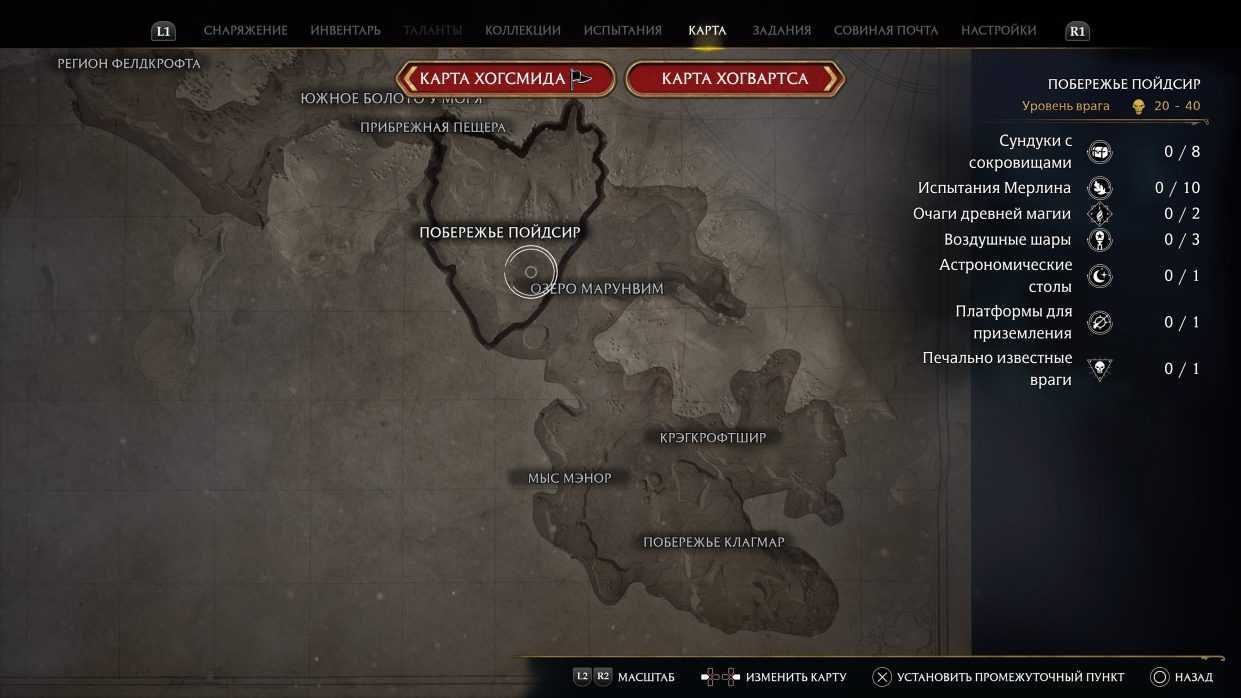Switch to the Снаряжение tab

245,31
